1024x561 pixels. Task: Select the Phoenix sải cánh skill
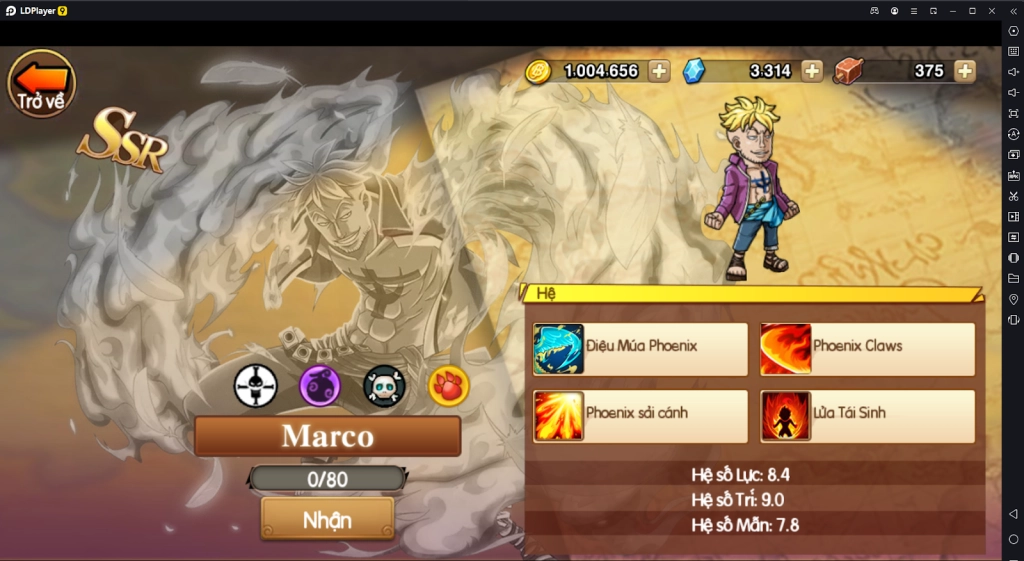pos(640,415)
